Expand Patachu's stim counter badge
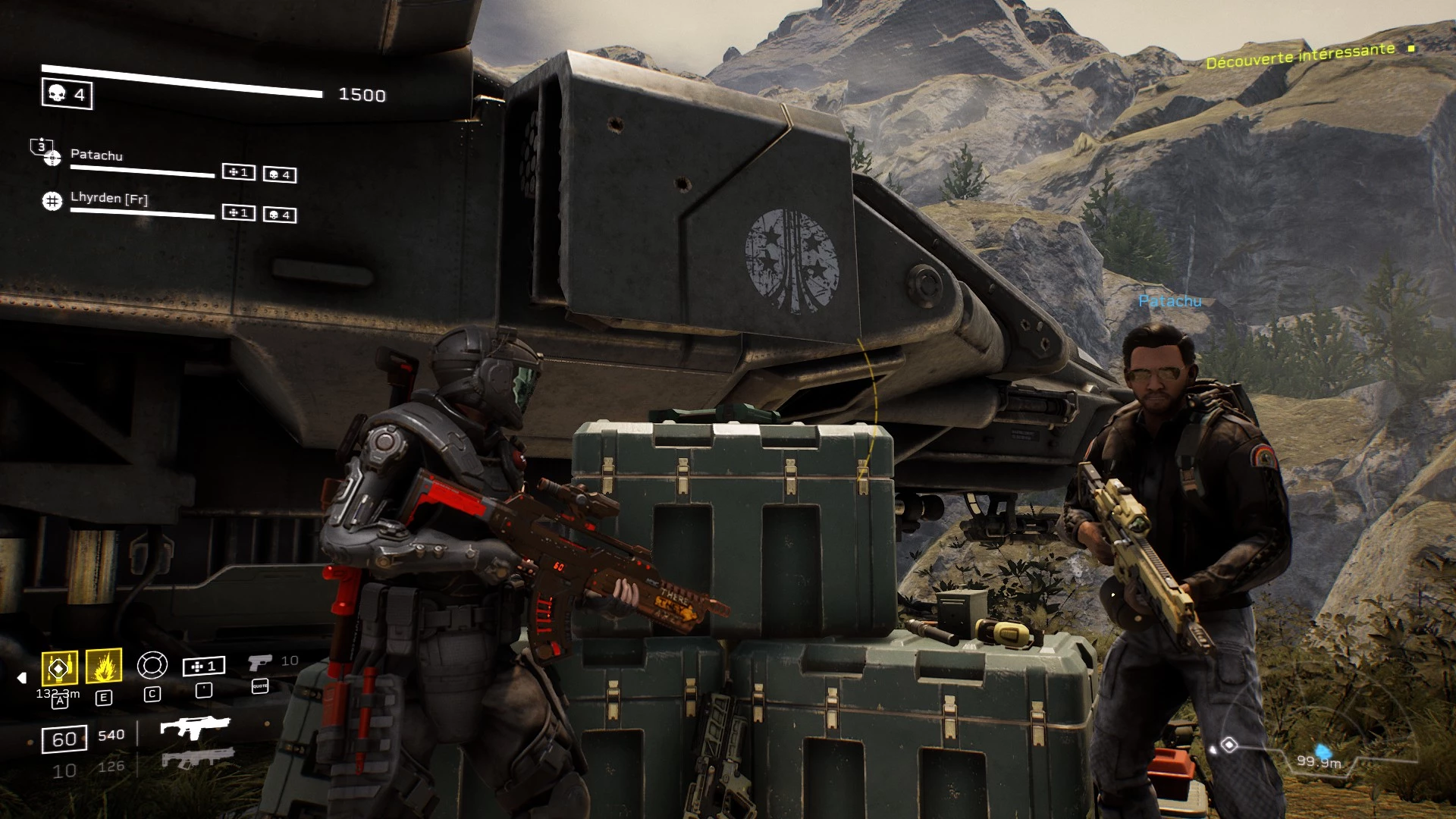This screenshot has width=1456, height=819. click(237, 173)
